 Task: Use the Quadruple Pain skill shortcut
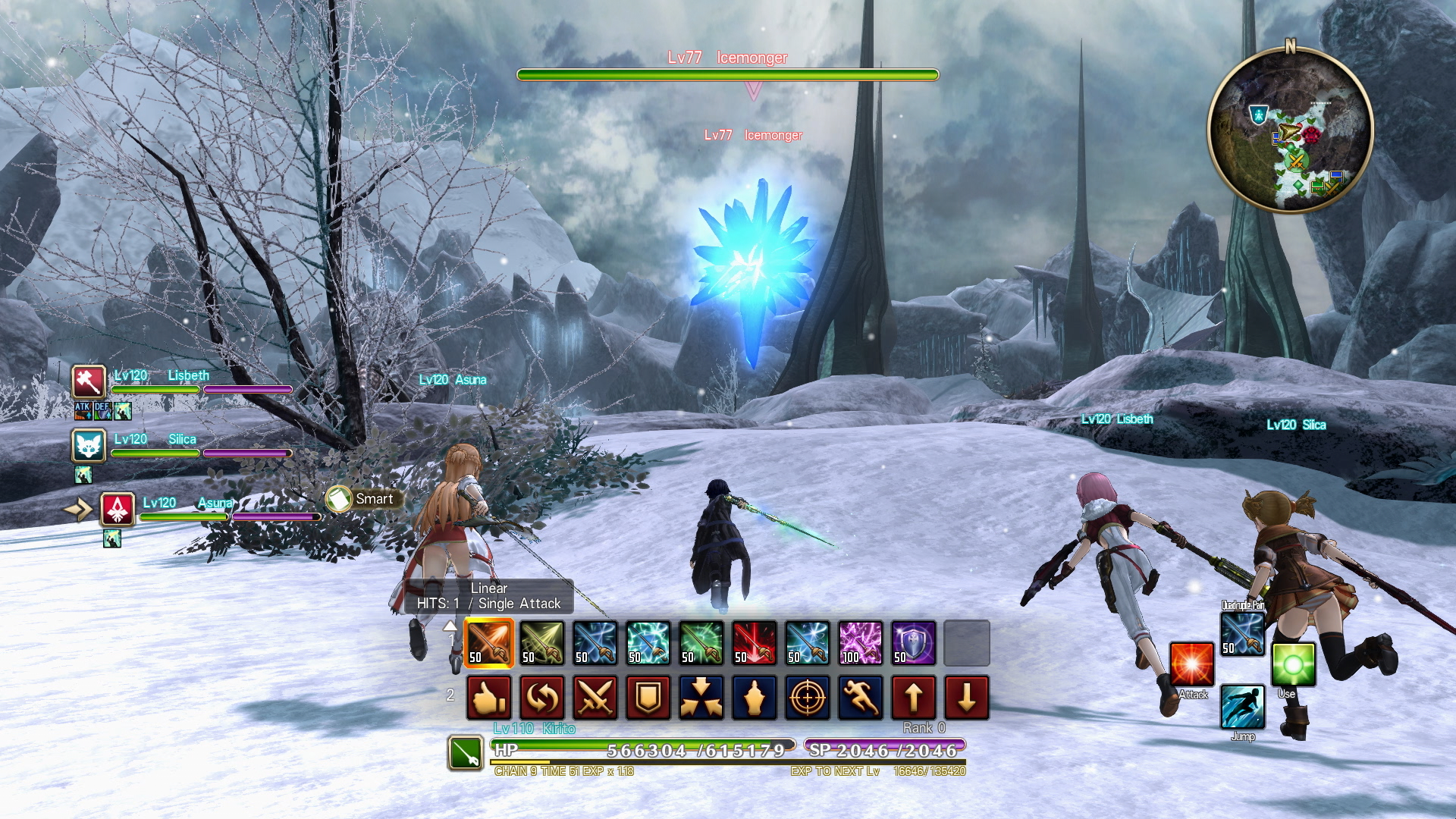[1242, 634]
